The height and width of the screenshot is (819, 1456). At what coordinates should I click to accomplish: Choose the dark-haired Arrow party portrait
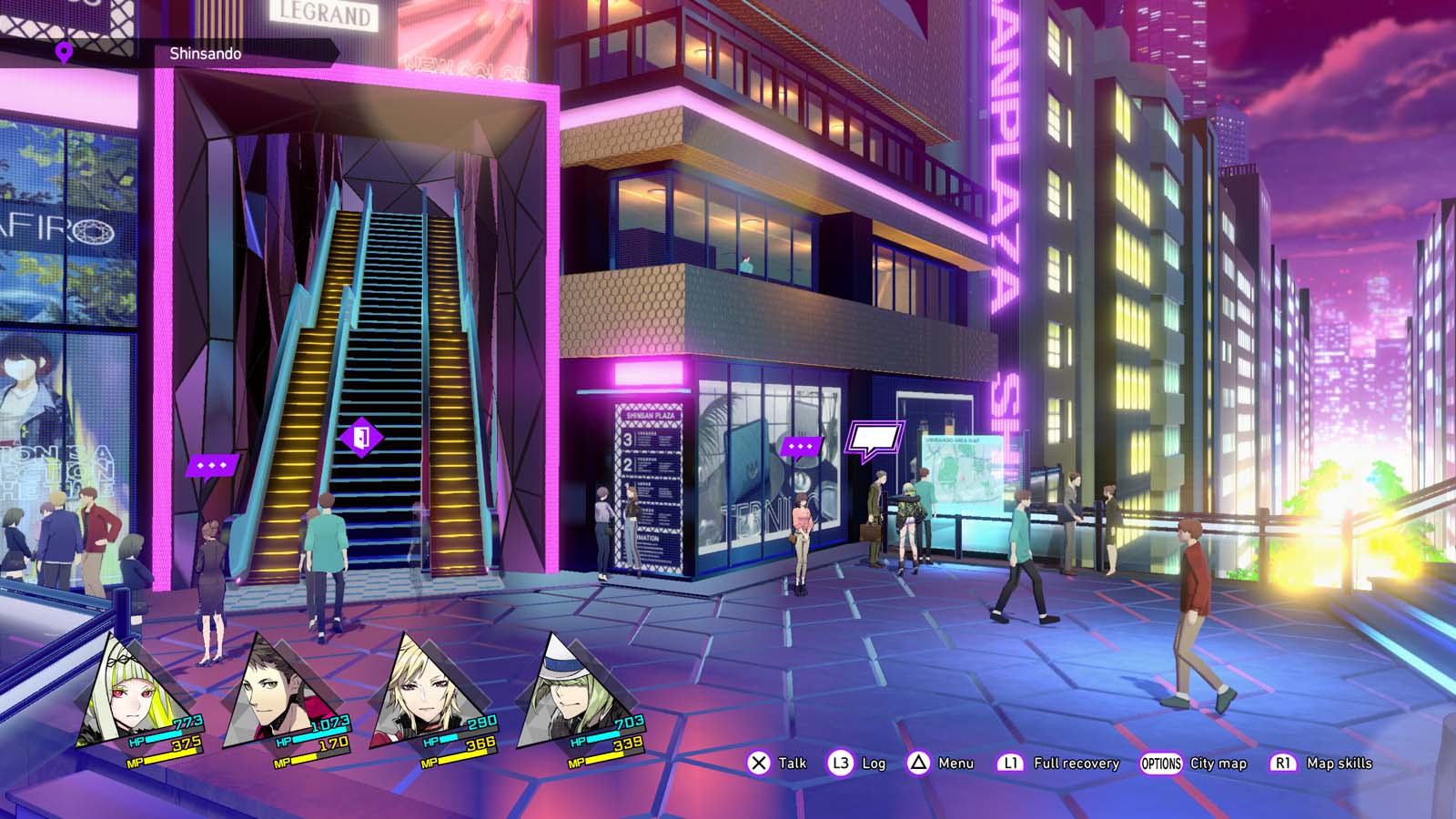pos(273,693)
